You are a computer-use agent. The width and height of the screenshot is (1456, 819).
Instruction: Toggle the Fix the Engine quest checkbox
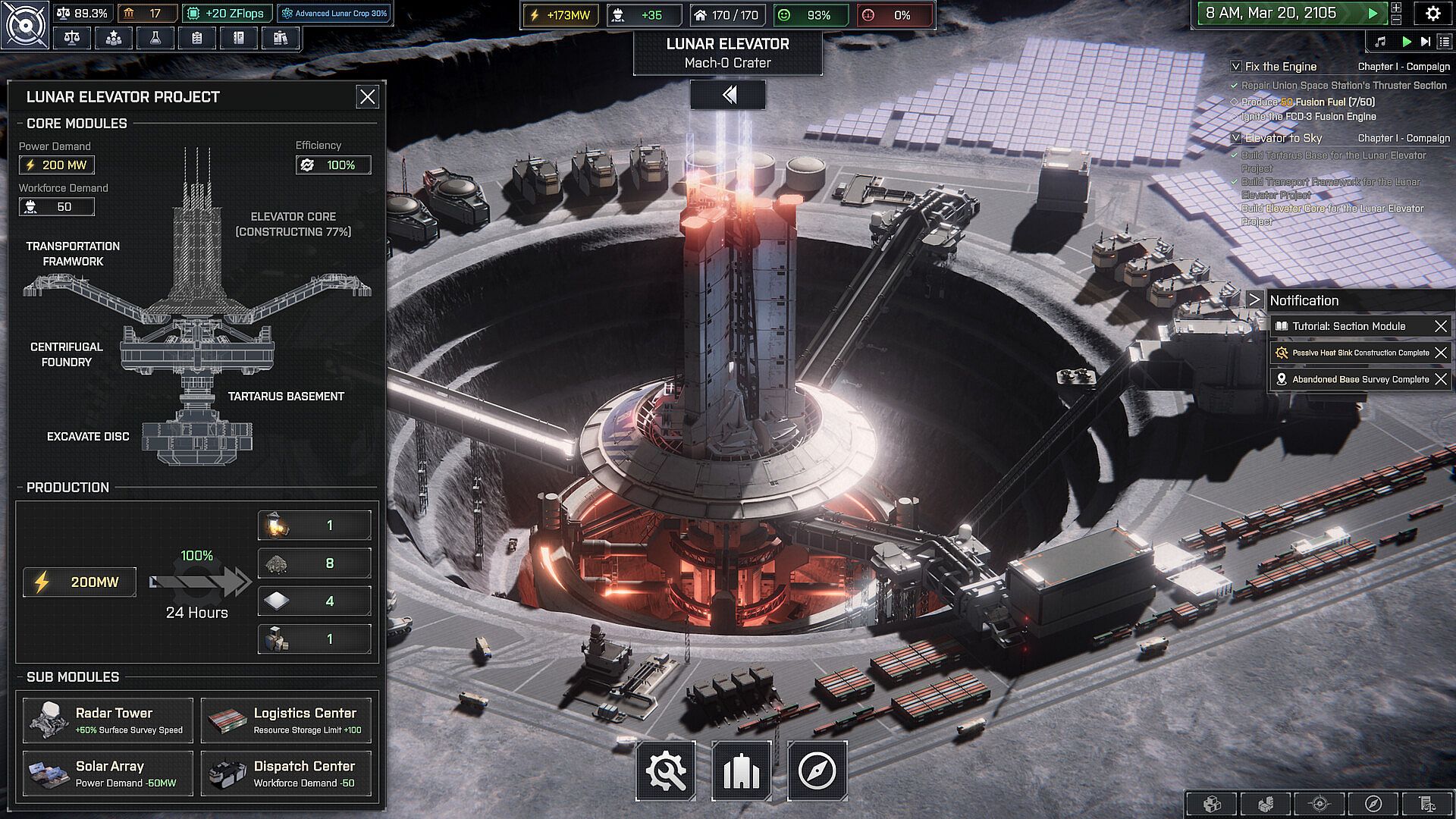1236,67
